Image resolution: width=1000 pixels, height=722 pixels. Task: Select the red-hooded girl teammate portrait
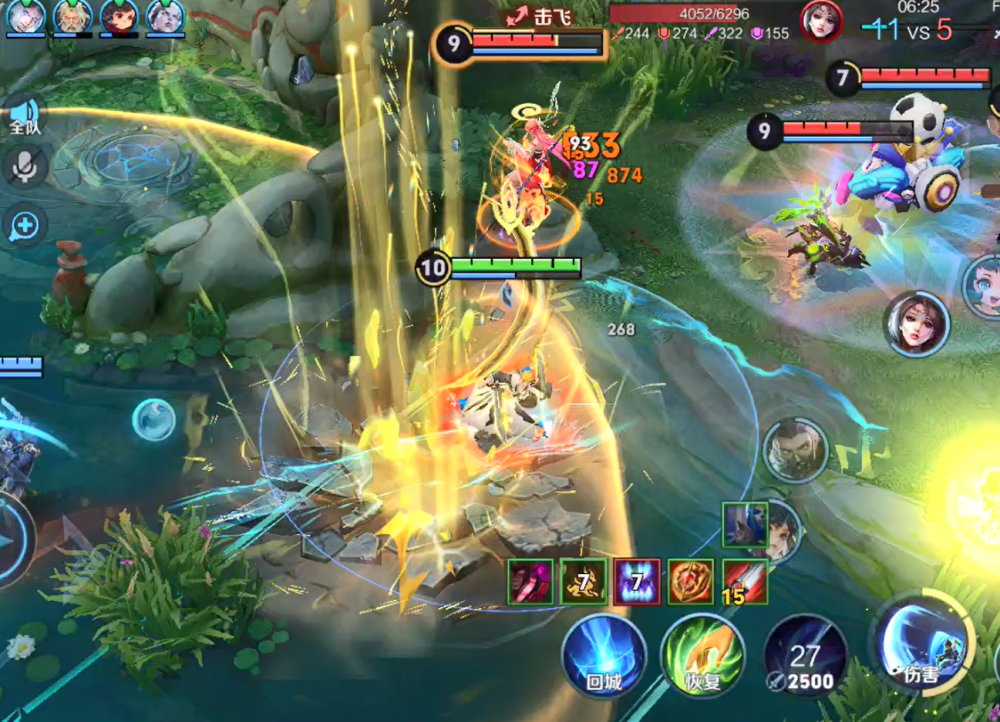(119, 17)
